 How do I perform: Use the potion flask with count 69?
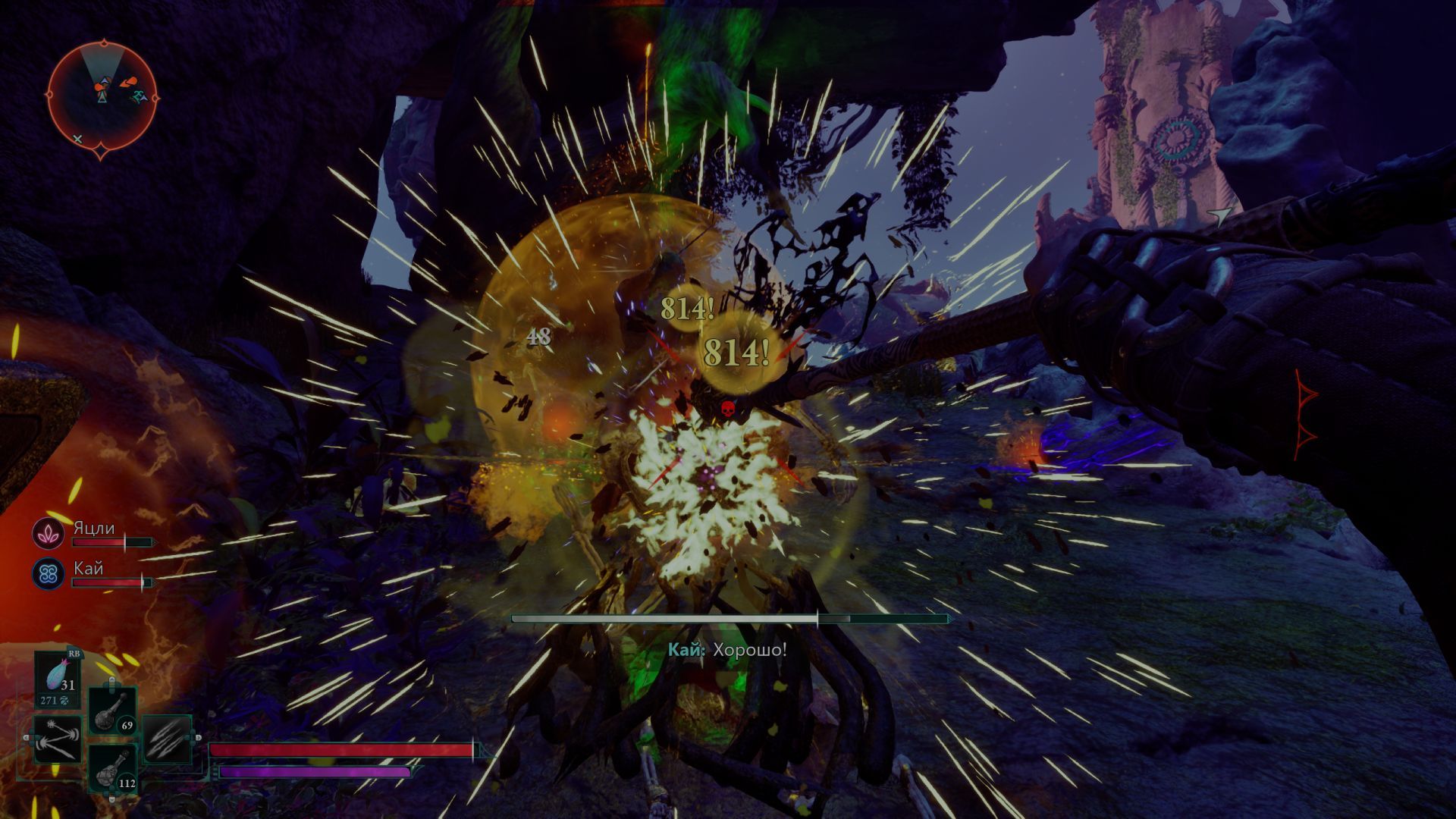click(x=113, y=711)
